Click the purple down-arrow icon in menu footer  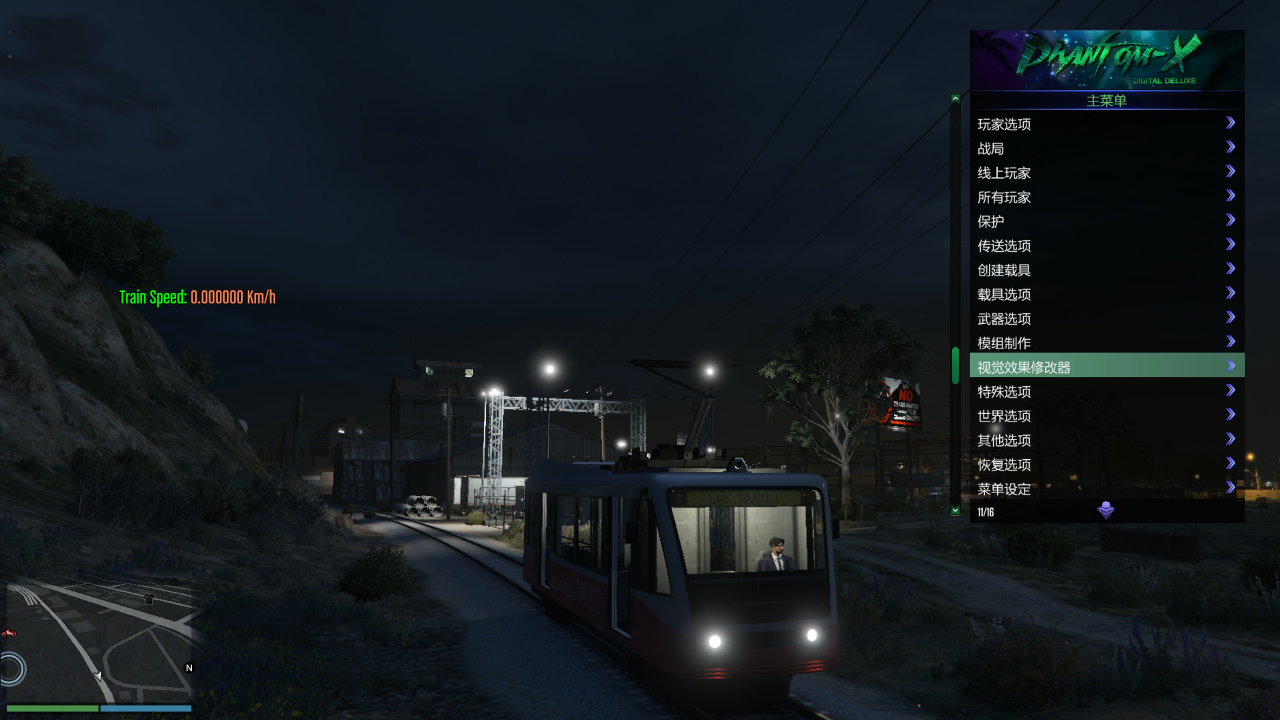(x=1106, y=511)
